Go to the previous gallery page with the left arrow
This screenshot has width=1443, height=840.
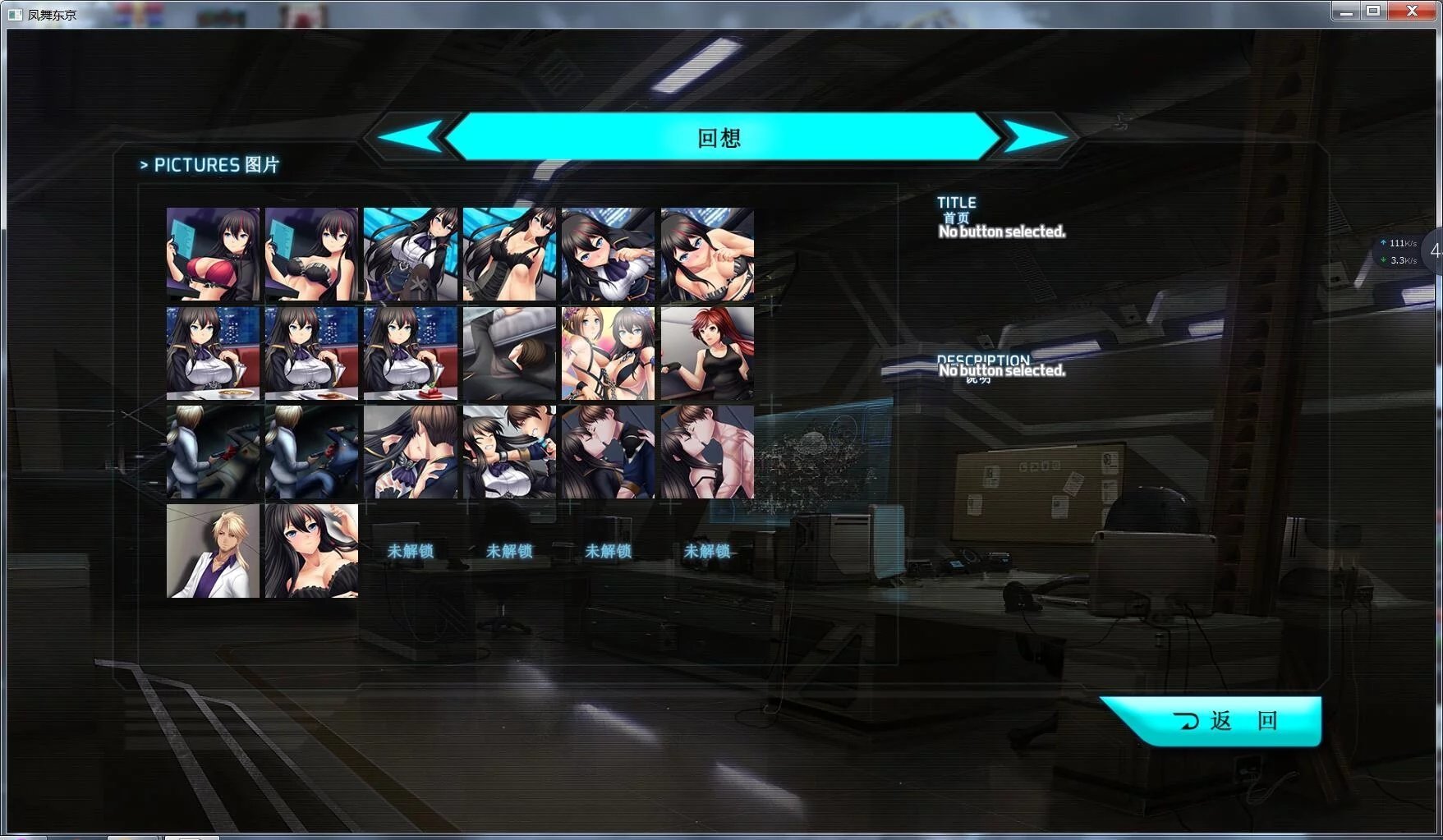click(411, 136)
